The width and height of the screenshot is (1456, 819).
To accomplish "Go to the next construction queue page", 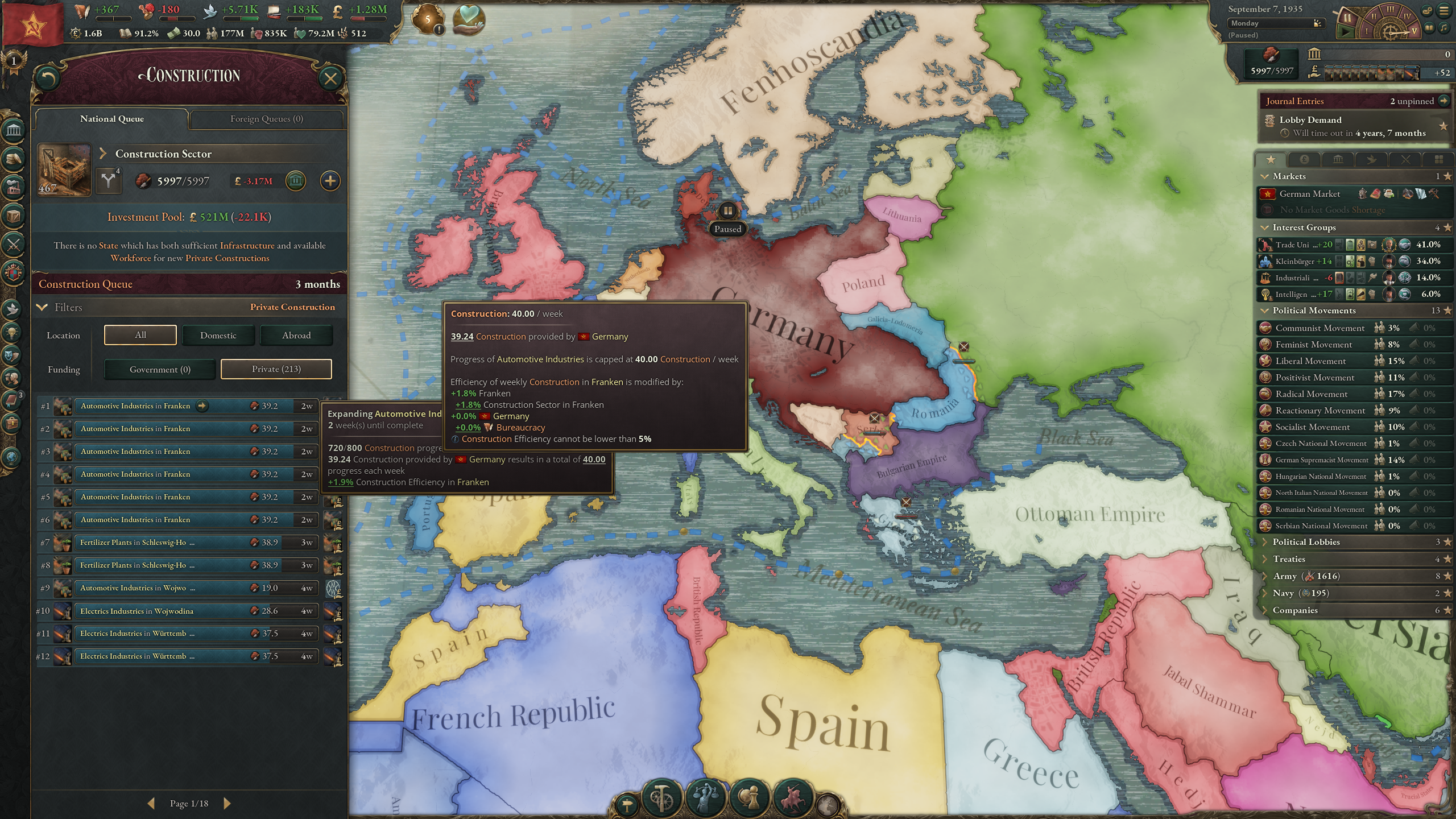I will [227, 804].
